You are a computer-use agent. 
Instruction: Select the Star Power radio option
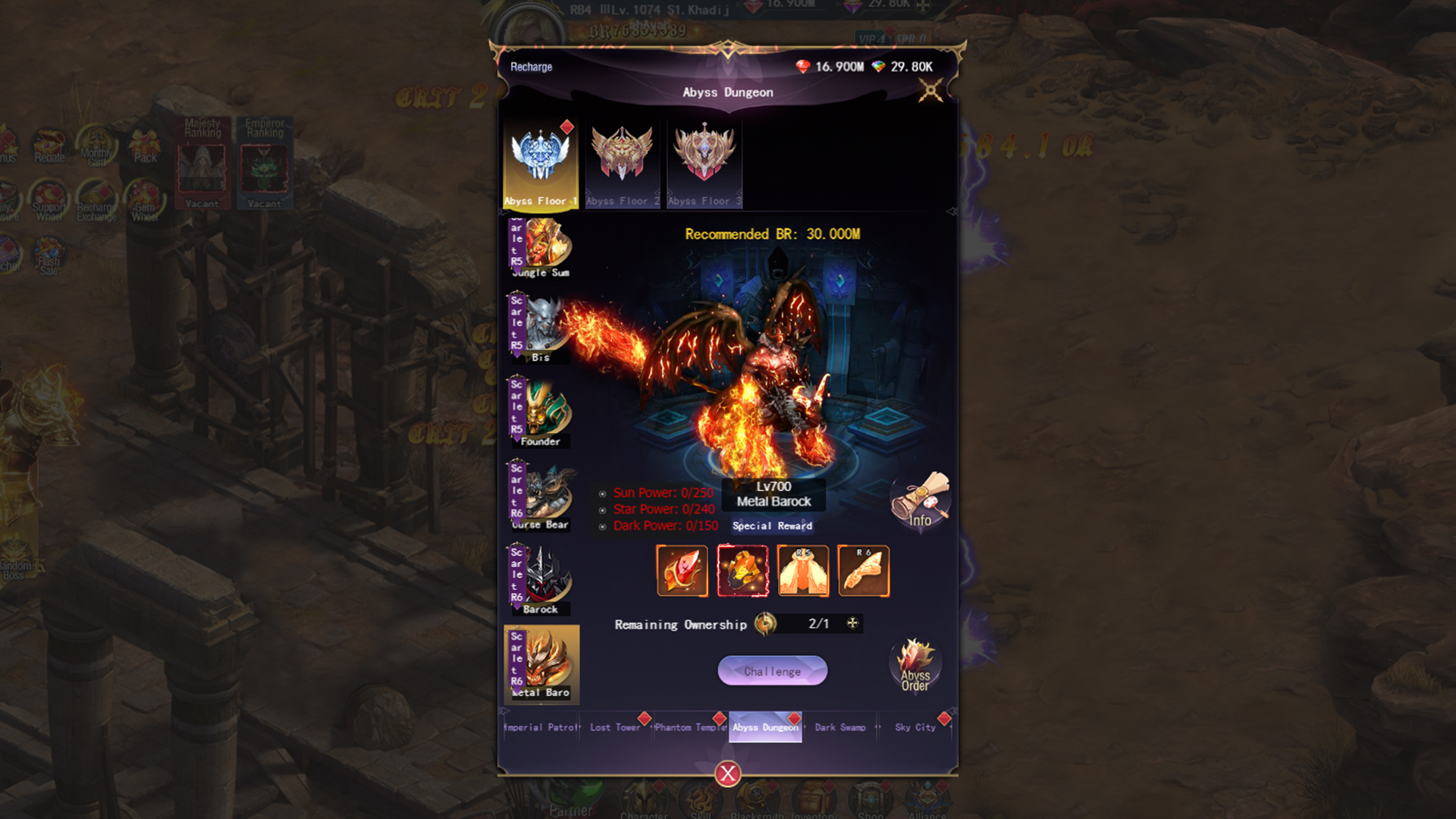point(603,510)
